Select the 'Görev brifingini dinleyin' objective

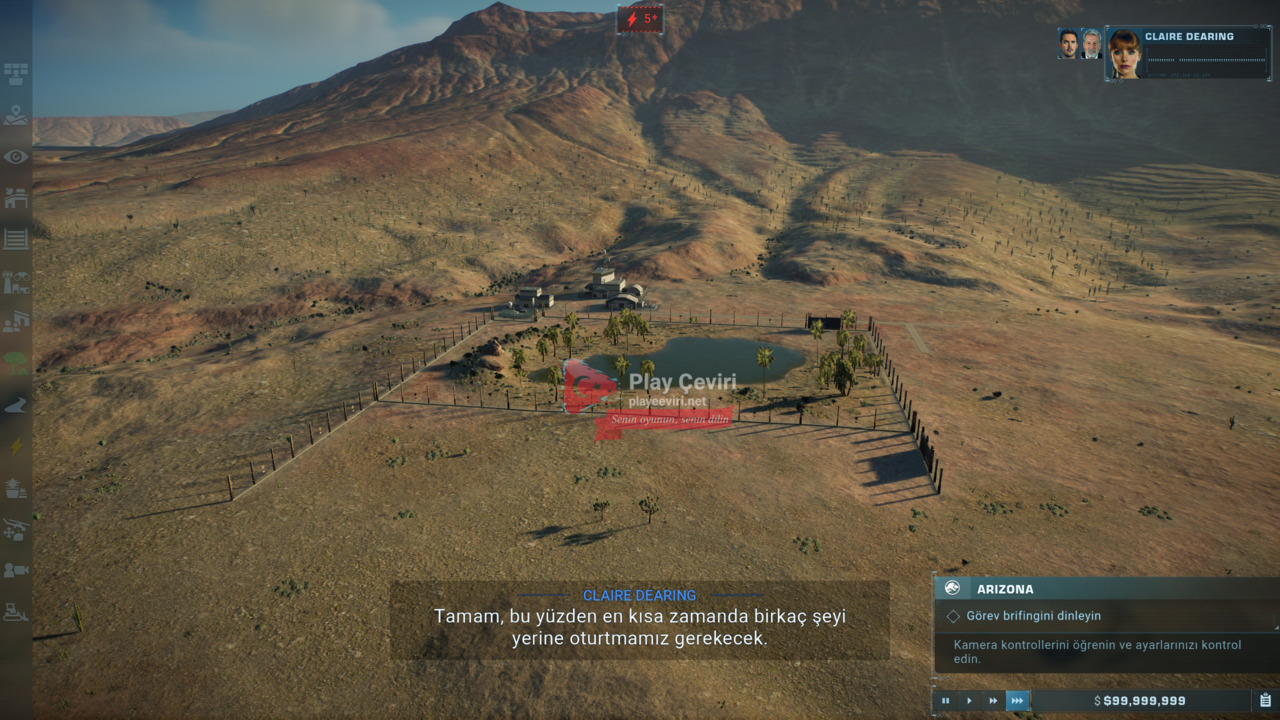pyautogui.click(x=1033, y=616)
